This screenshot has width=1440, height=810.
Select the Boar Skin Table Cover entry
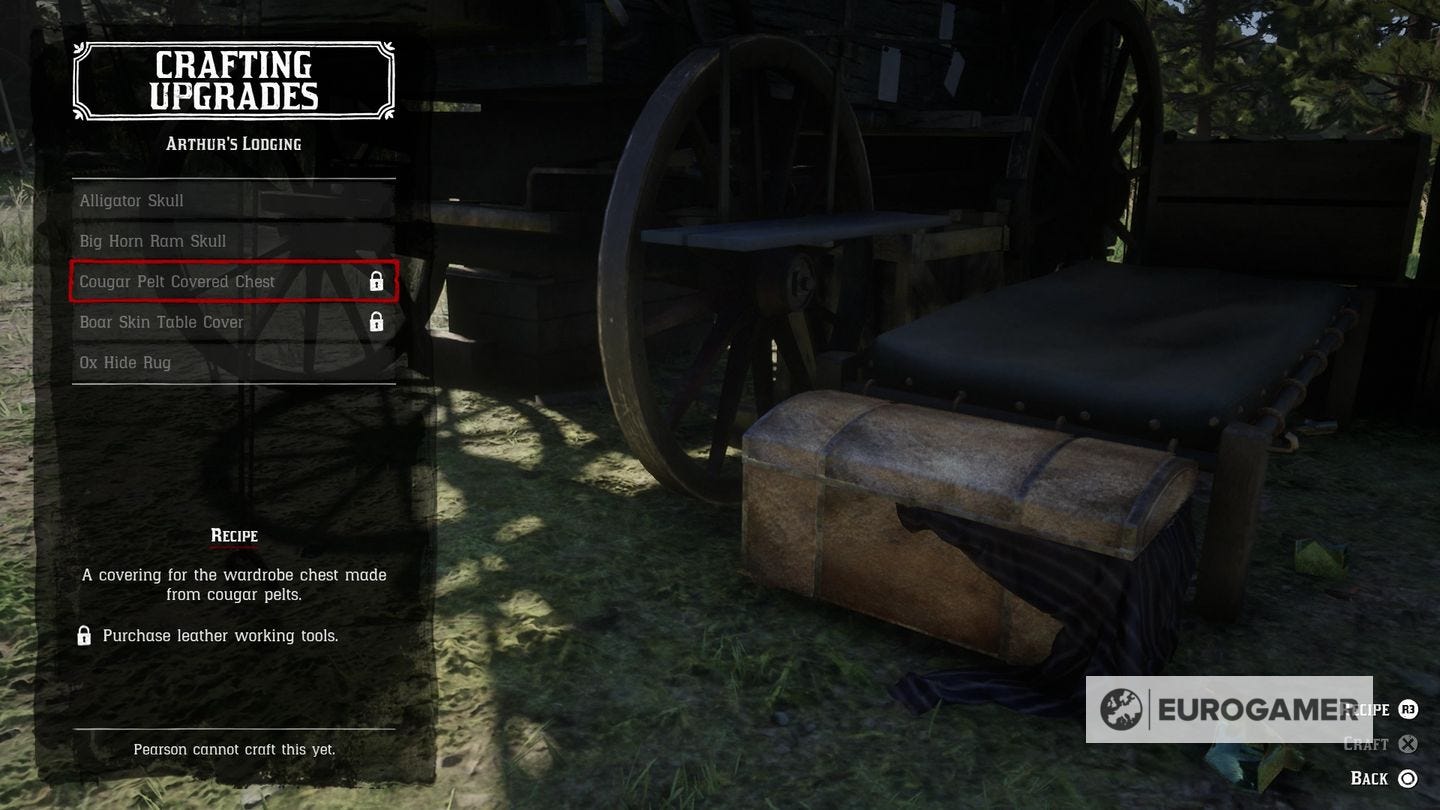pos(161,321)
